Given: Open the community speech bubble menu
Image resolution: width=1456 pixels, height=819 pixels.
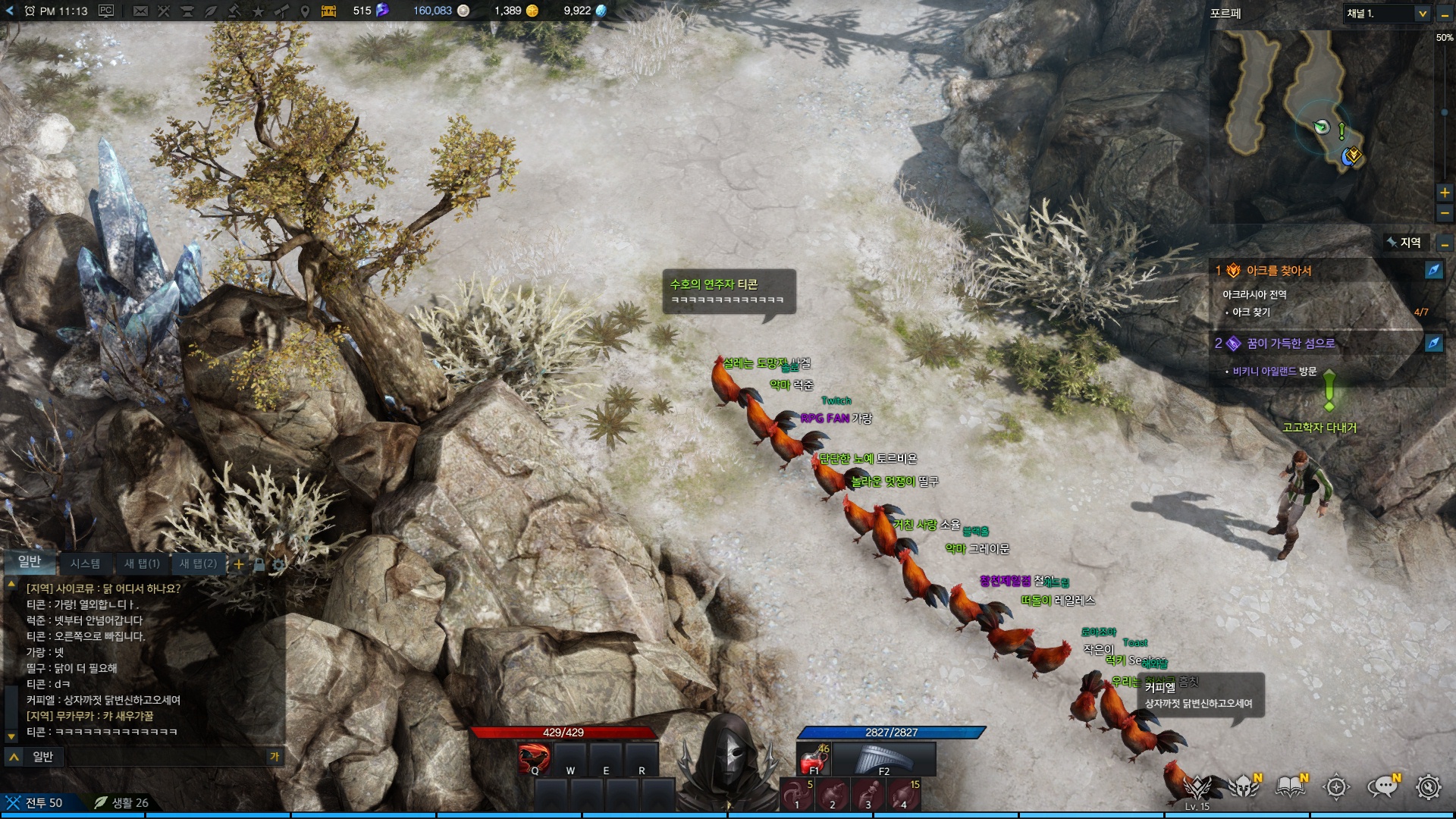Looking at the screenshot, I should click(x=1382, y=787).
